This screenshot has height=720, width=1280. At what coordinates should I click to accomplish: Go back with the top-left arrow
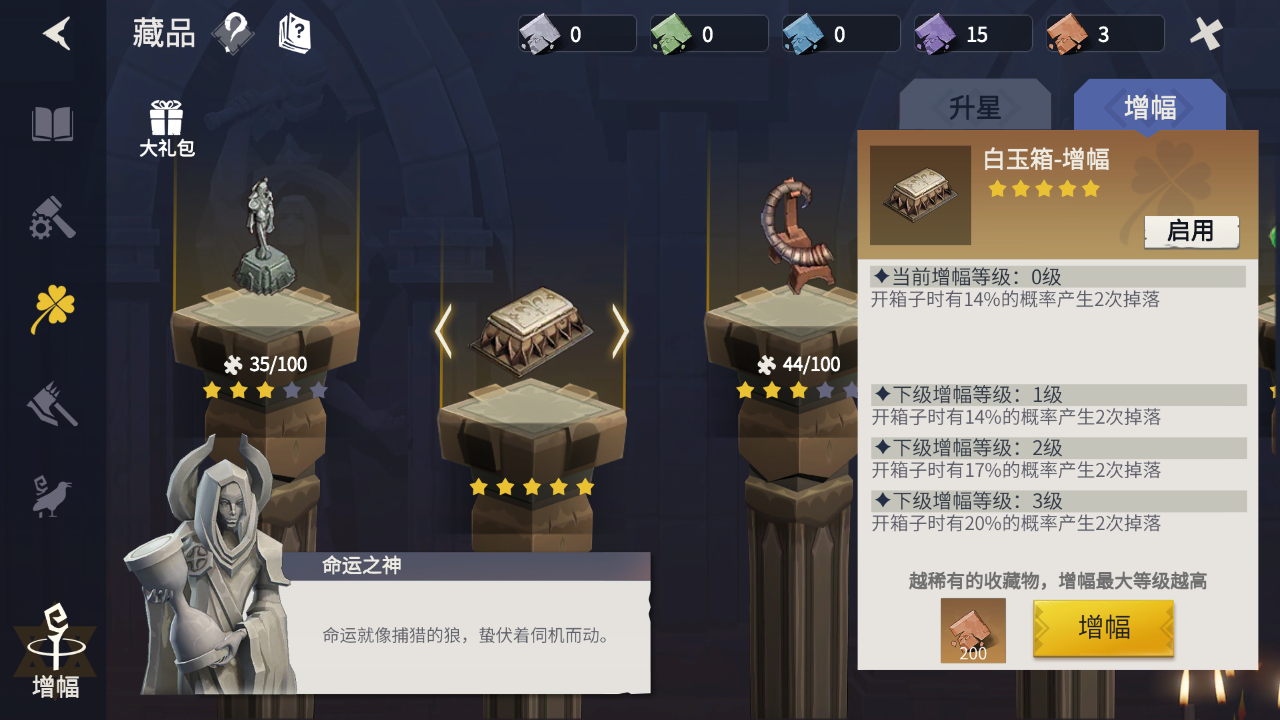pos(57,34)
